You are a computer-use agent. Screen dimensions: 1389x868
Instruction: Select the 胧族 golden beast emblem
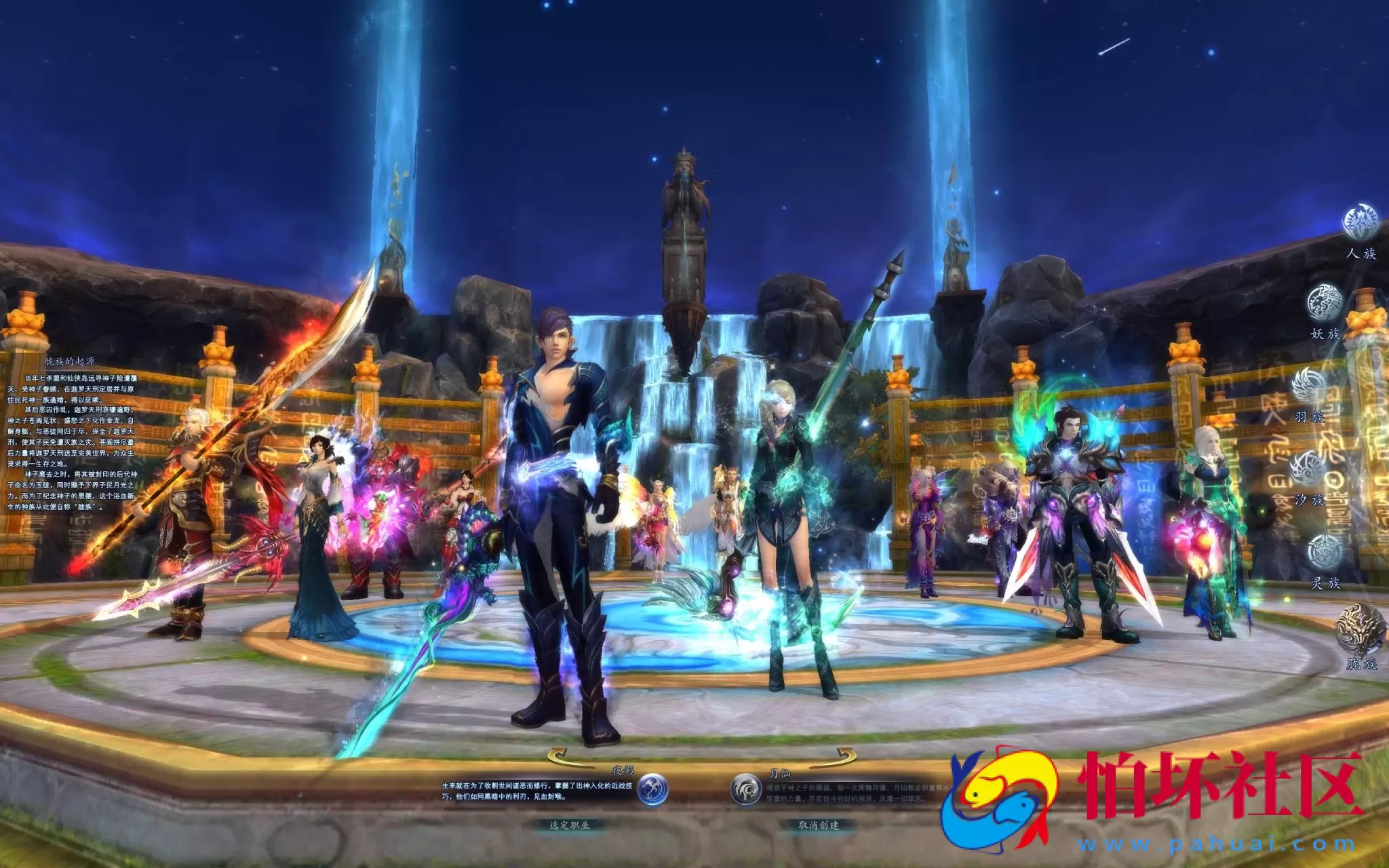pos(1360,629)
